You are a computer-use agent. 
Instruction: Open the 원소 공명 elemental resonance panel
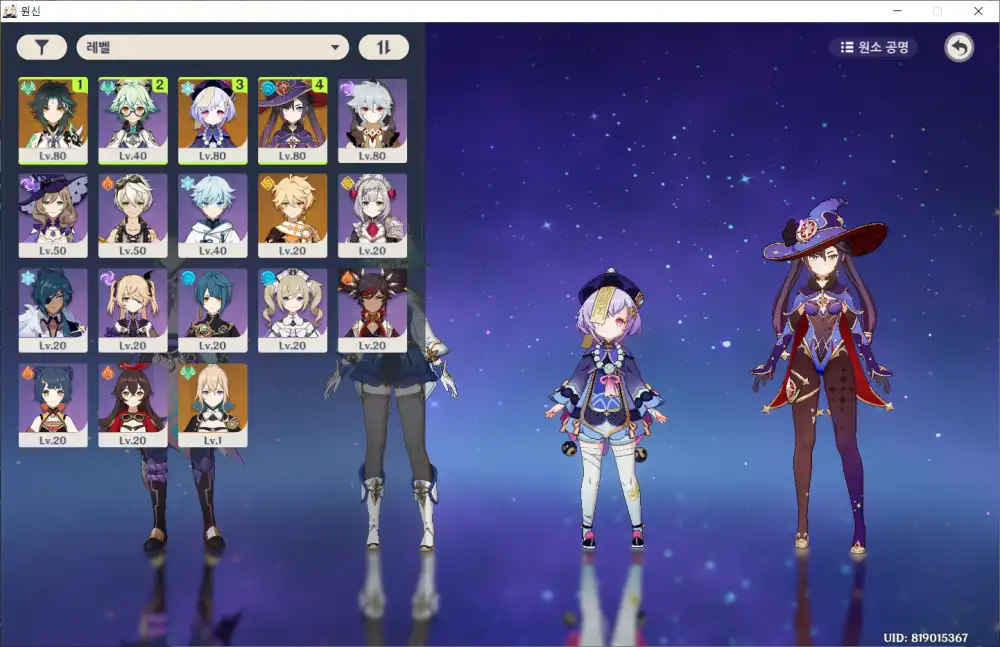point(873,47)
